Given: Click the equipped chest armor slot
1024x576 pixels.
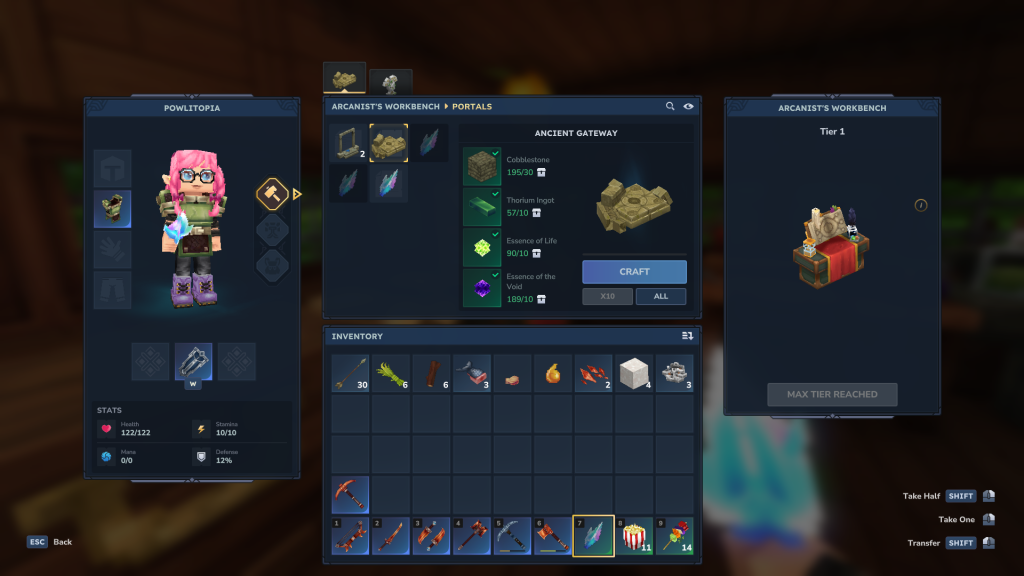Looking at the screenshot, I should click(x=112, y=209).
